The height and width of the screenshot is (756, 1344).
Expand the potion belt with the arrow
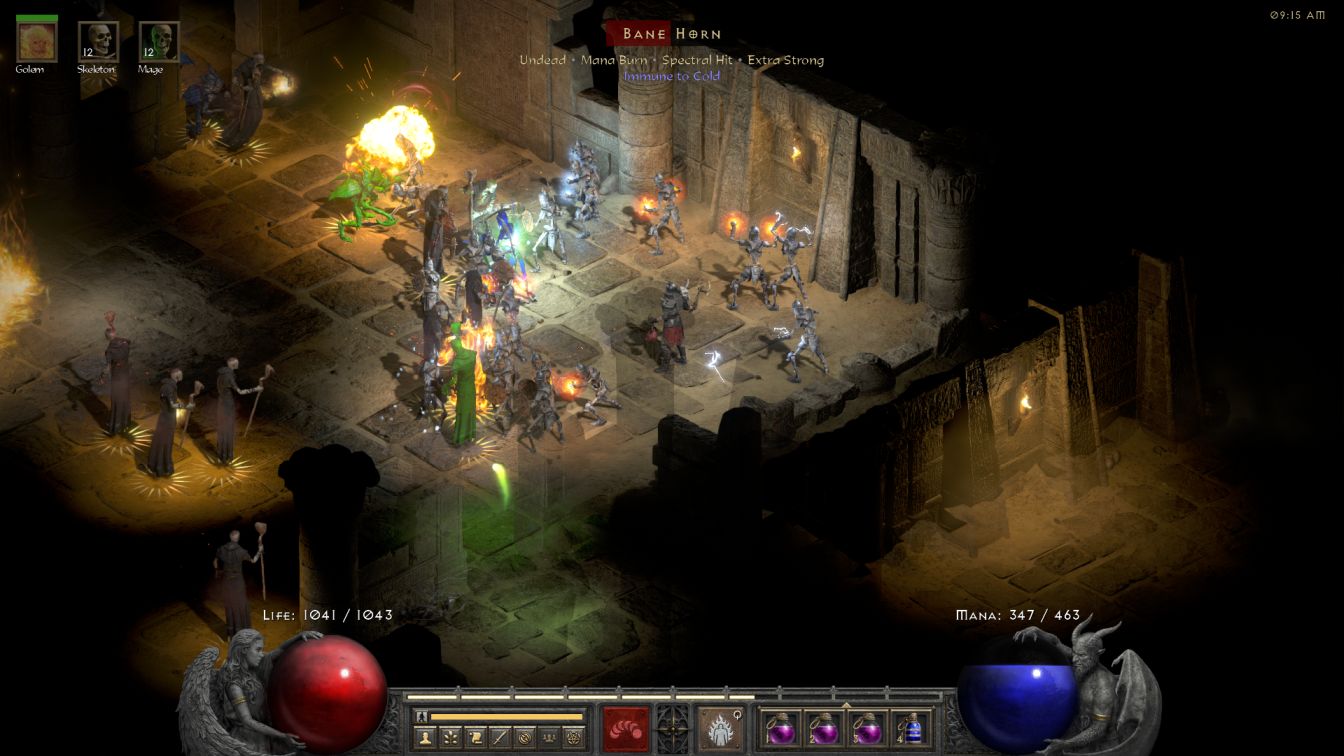846,705
